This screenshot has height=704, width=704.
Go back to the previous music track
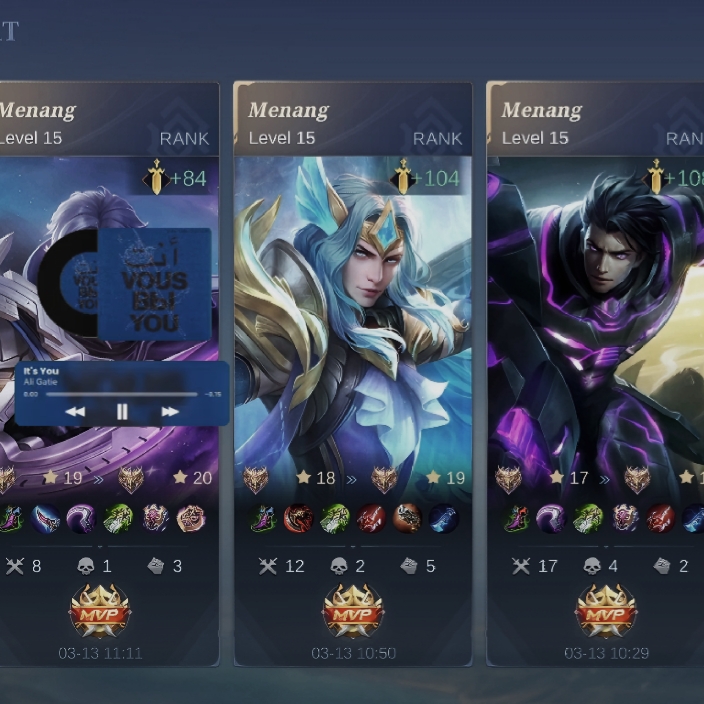(x=75, y=411)
